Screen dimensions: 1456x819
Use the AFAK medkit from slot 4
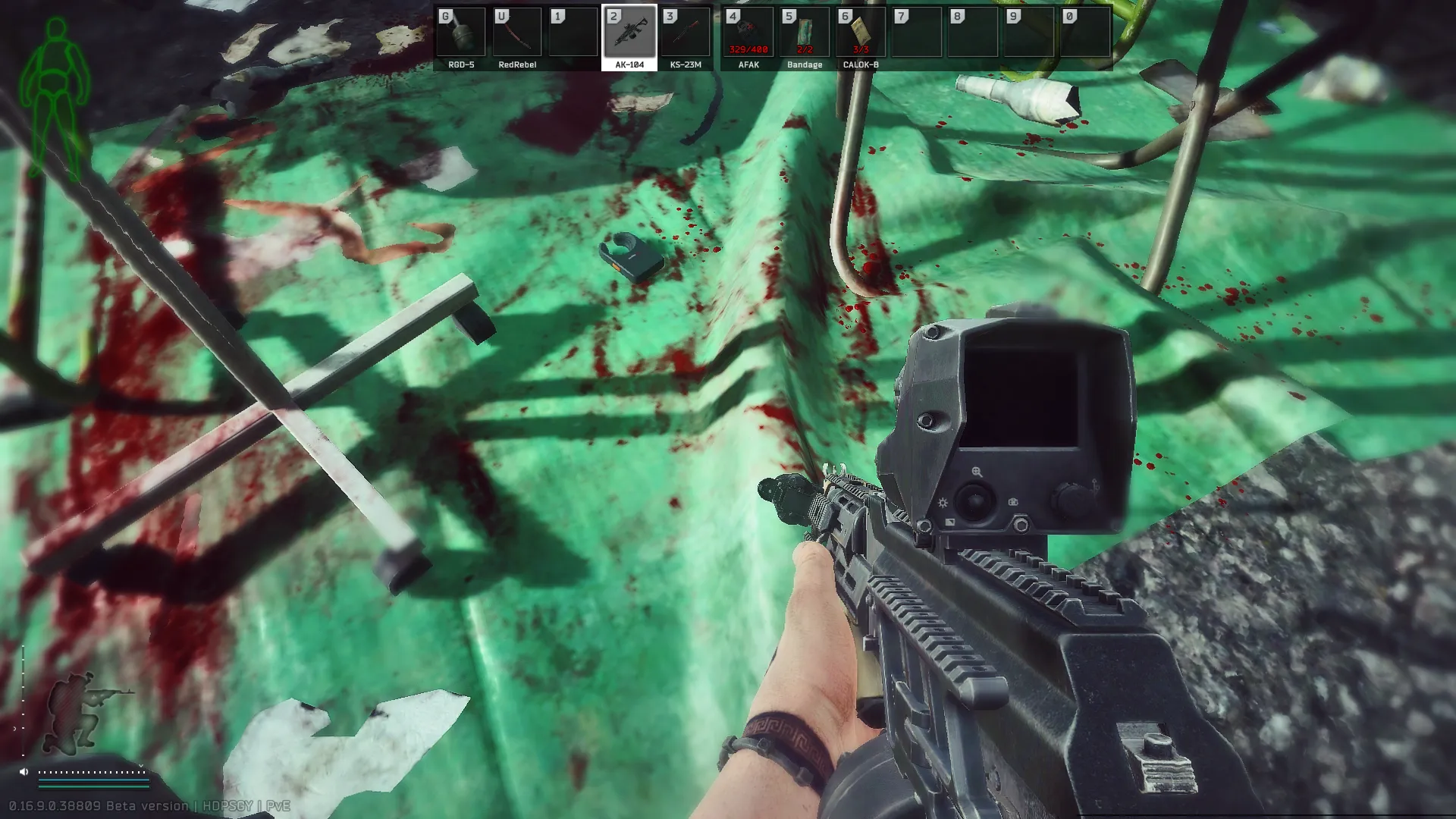(747, 32)
